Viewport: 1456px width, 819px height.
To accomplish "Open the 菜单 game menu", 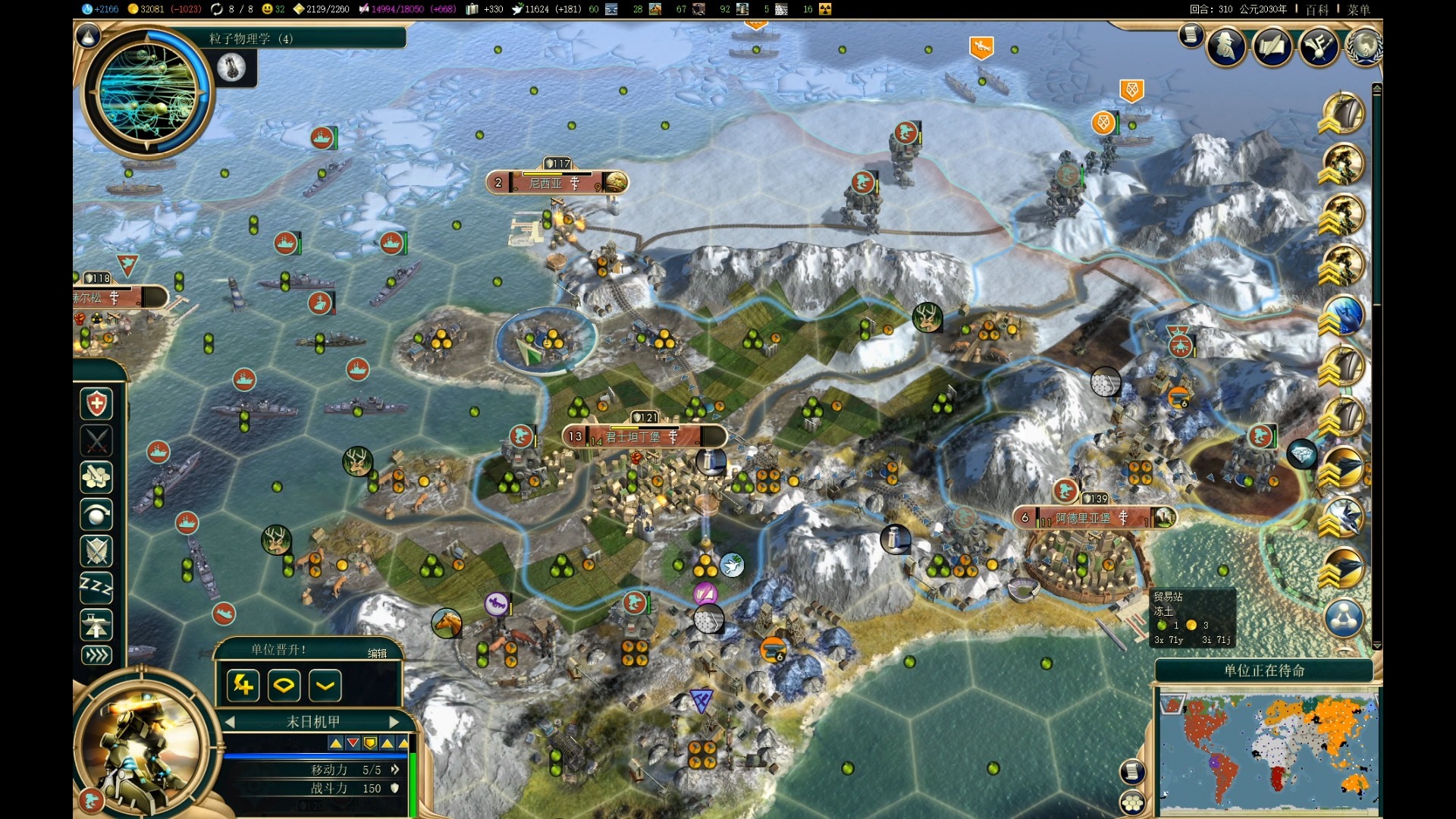I will coord(1358,10).
